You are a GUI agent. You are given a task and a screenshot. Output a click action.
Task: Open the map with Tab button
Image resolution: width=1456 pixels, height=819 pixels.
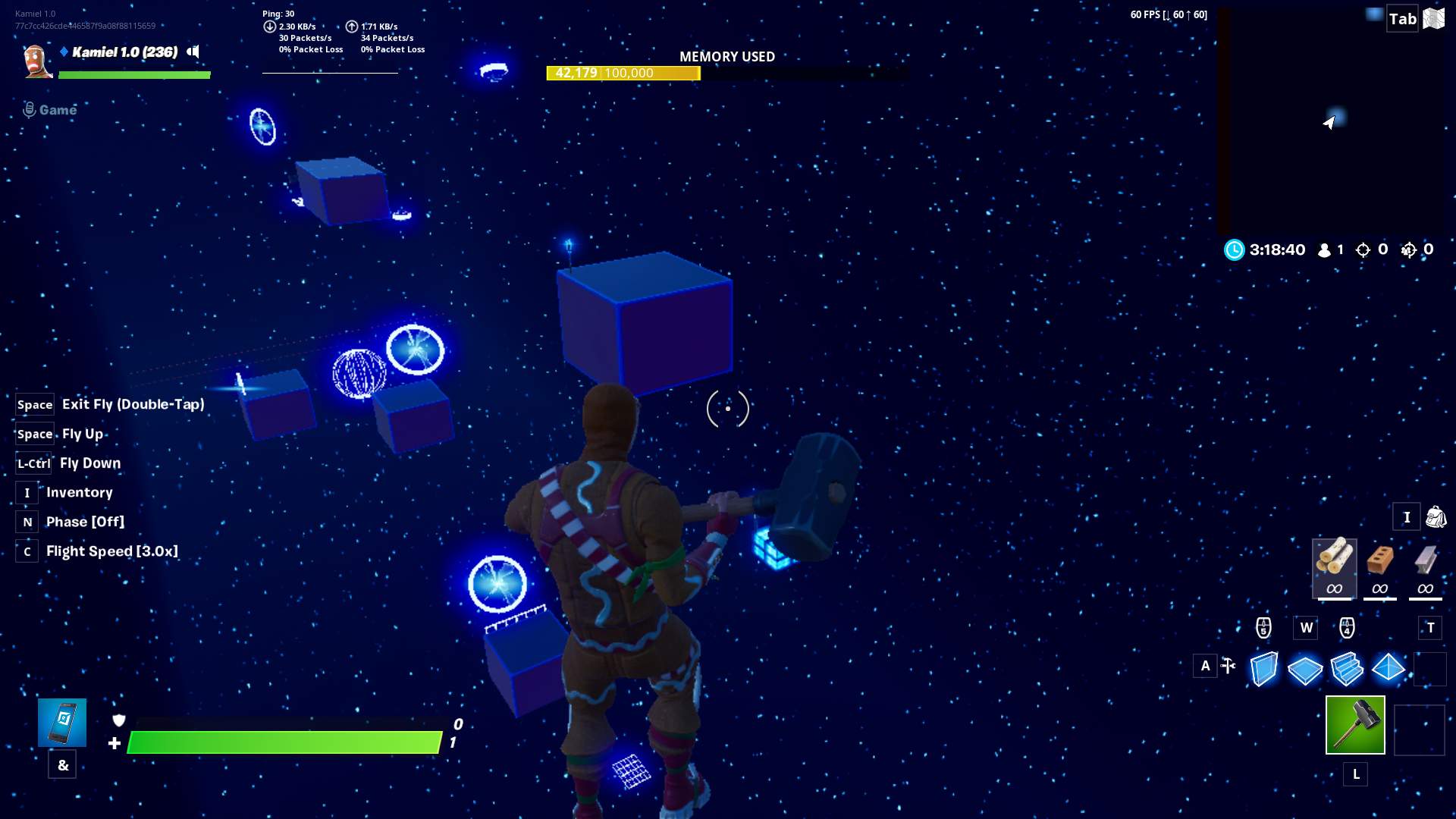[x=1402, y=17]
